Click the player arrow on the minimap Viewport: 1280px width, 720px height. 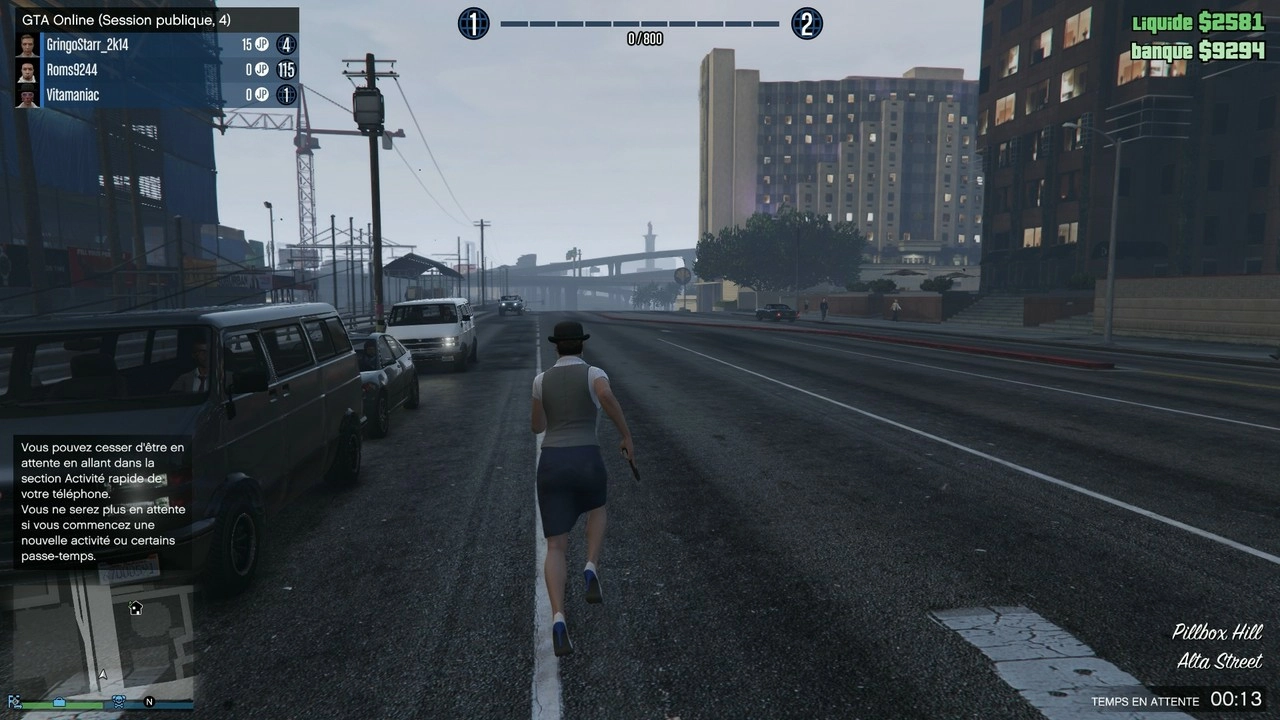(x=103, y=674)
